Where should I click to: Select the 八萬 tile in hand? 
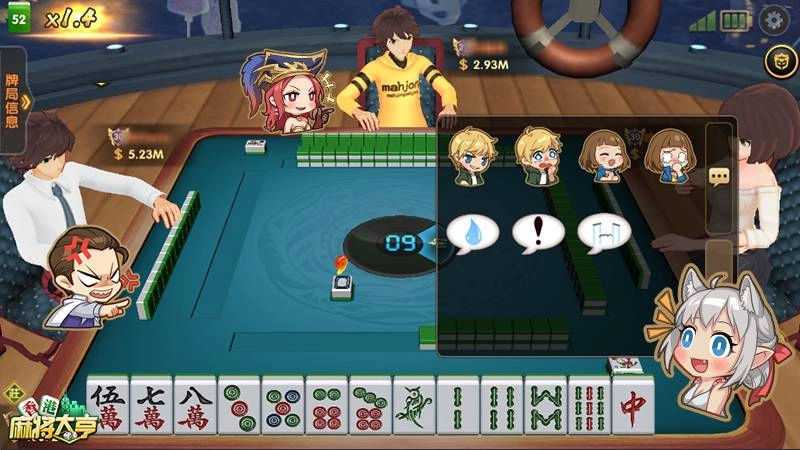tap(195, 407)
